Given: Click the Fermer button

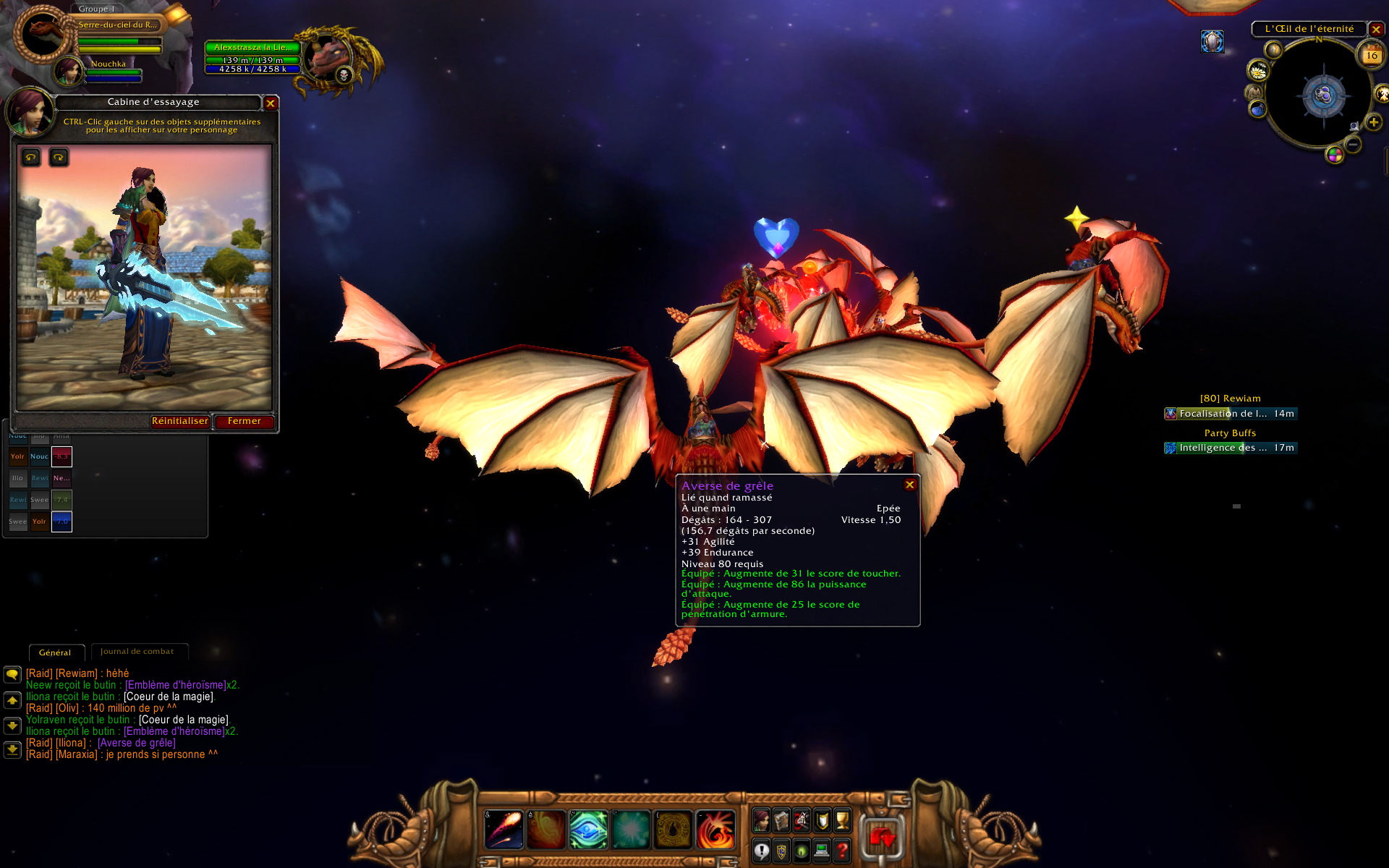Looking at the screenshot, I should 244,421.
